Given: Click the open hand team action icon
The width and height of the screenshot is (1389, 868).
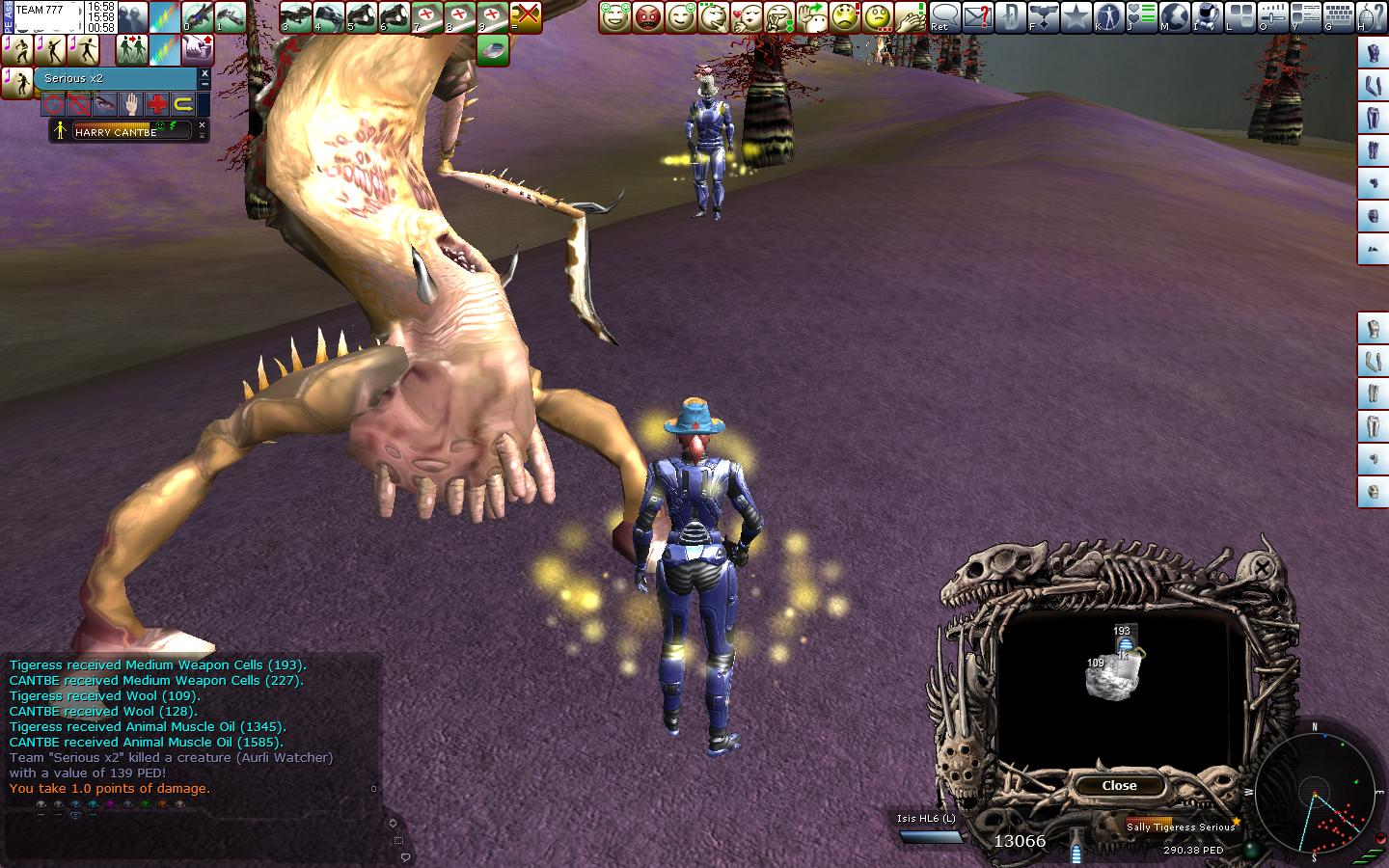Looking at the screenshot, I should click(x=130, y=103).
